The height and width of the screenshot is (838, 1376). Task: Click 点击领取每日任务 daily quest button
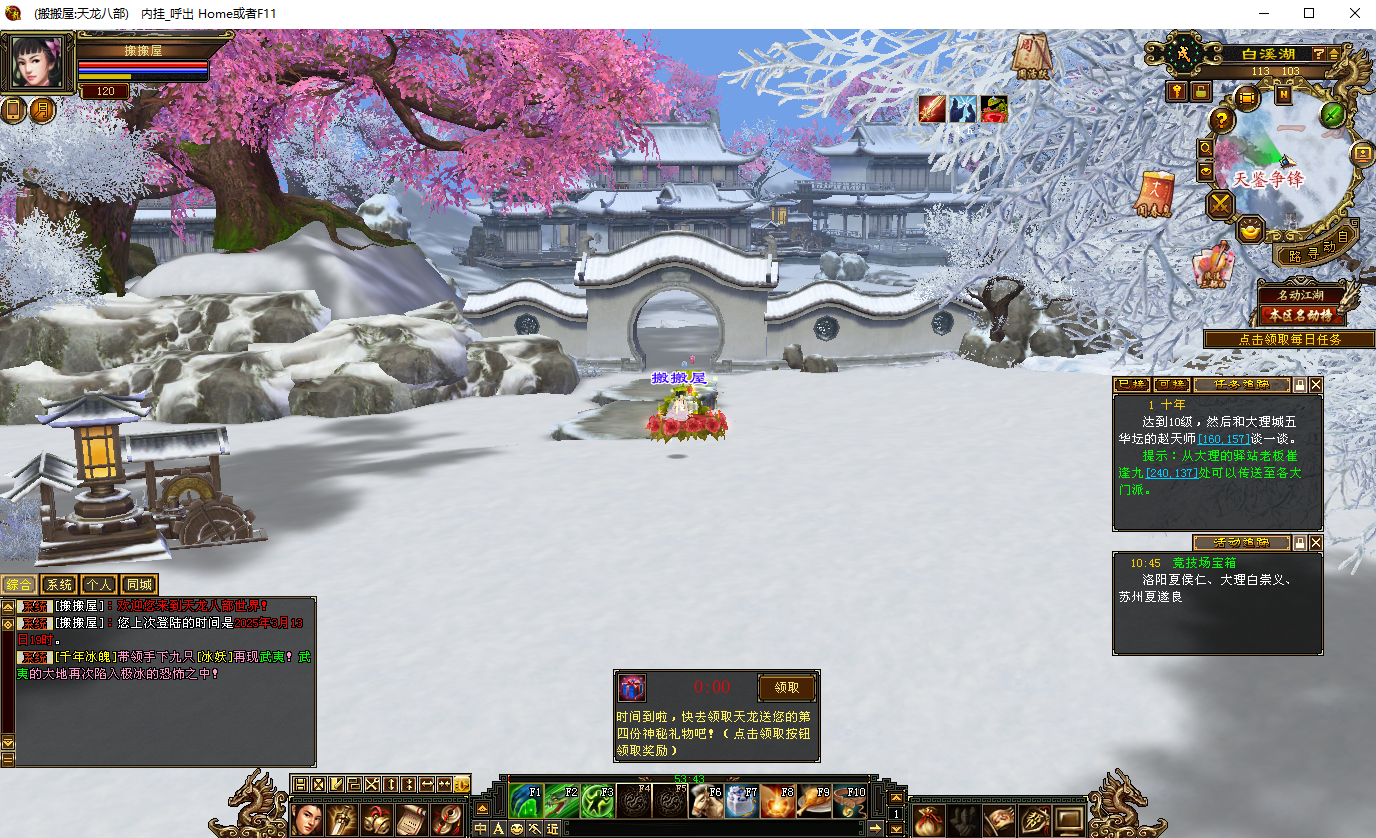(x=1289, y=339)
